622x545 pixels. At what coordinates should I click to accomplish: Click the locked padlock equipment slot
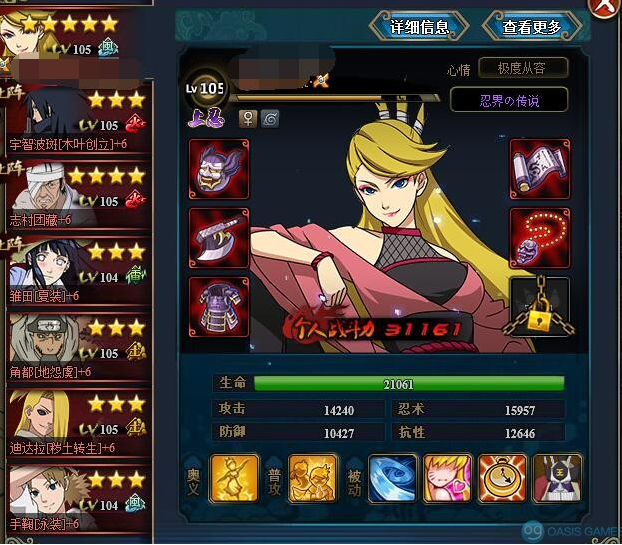[539, 308]
